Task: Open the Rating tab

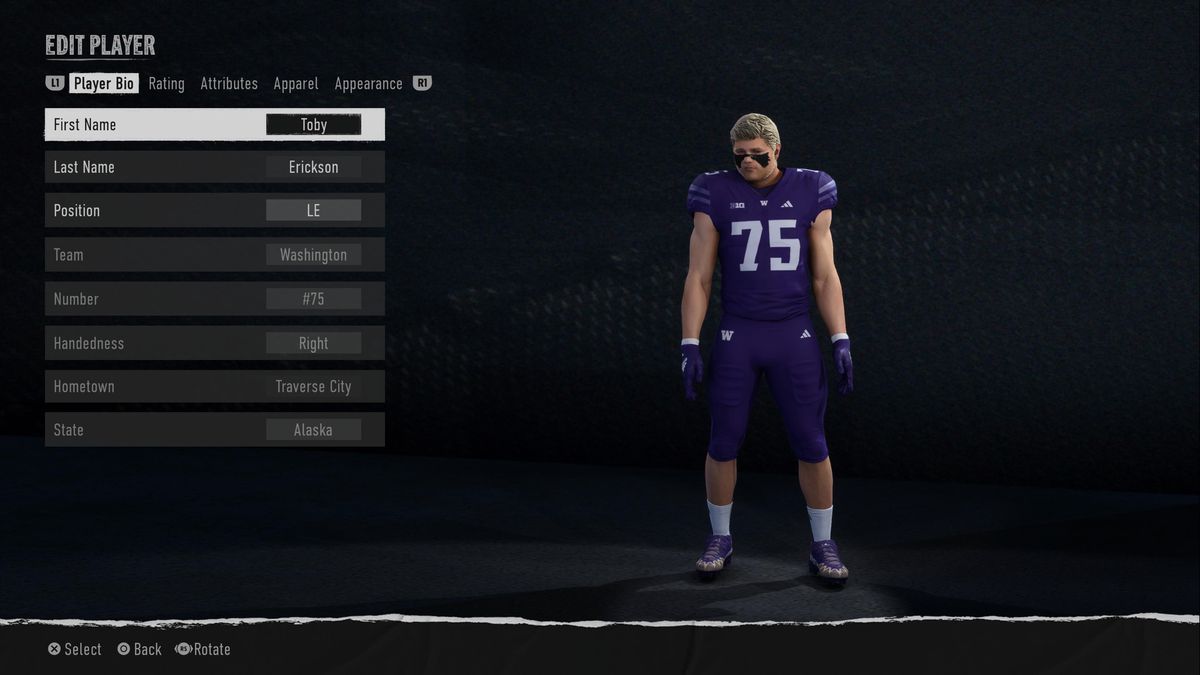Action: click(x=166, y=84)
